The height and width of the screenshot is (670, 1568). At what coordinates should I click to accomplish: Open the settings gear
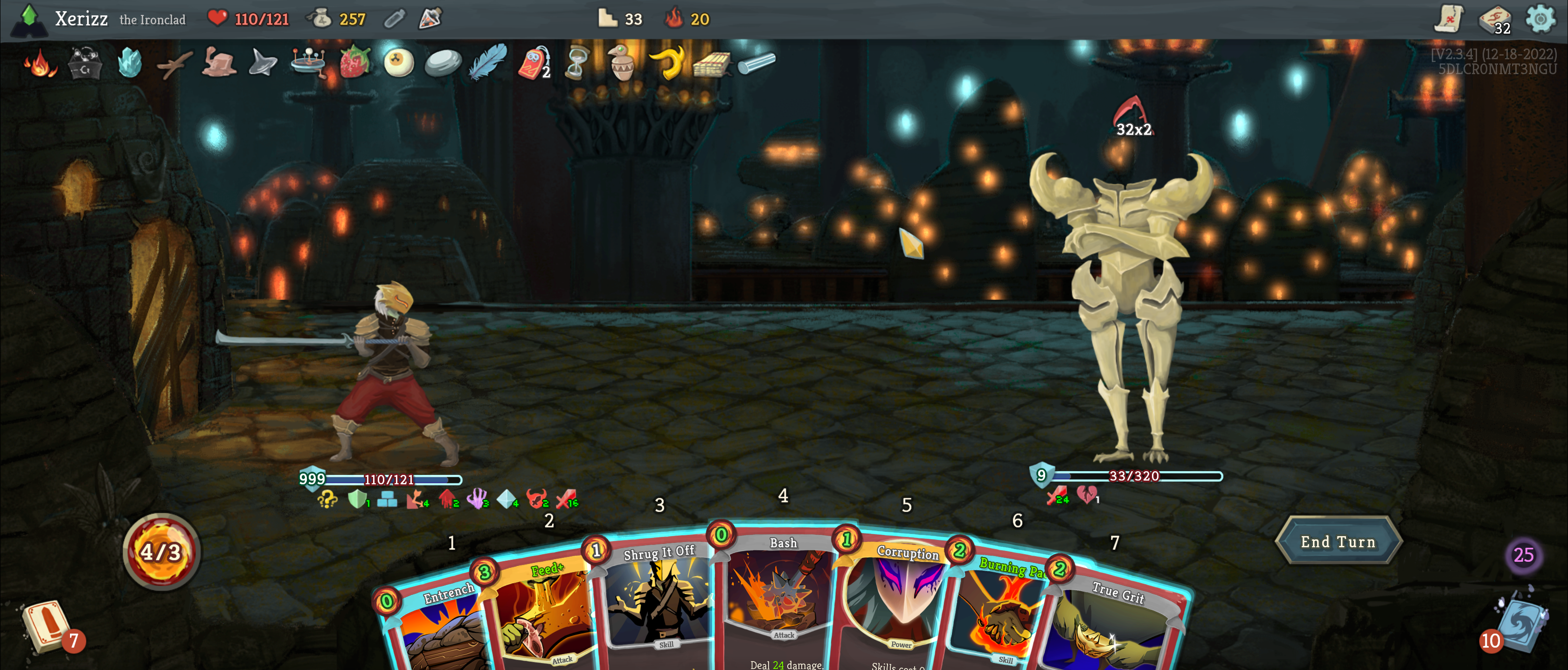[x=1540, y=20]
